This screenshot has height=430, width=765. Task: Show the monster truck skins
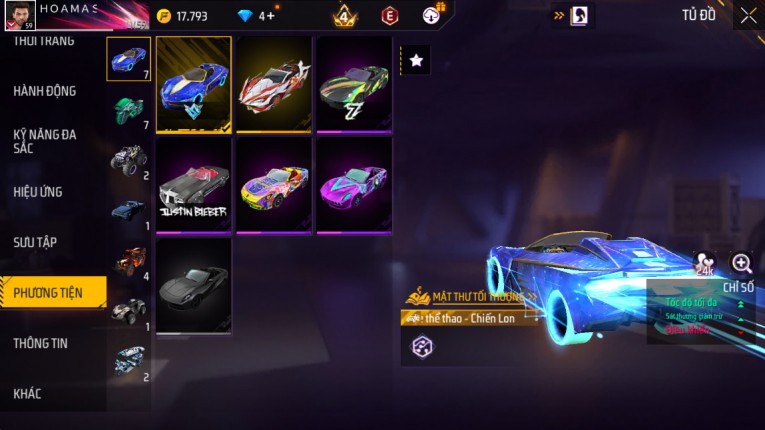coord(128,159)
